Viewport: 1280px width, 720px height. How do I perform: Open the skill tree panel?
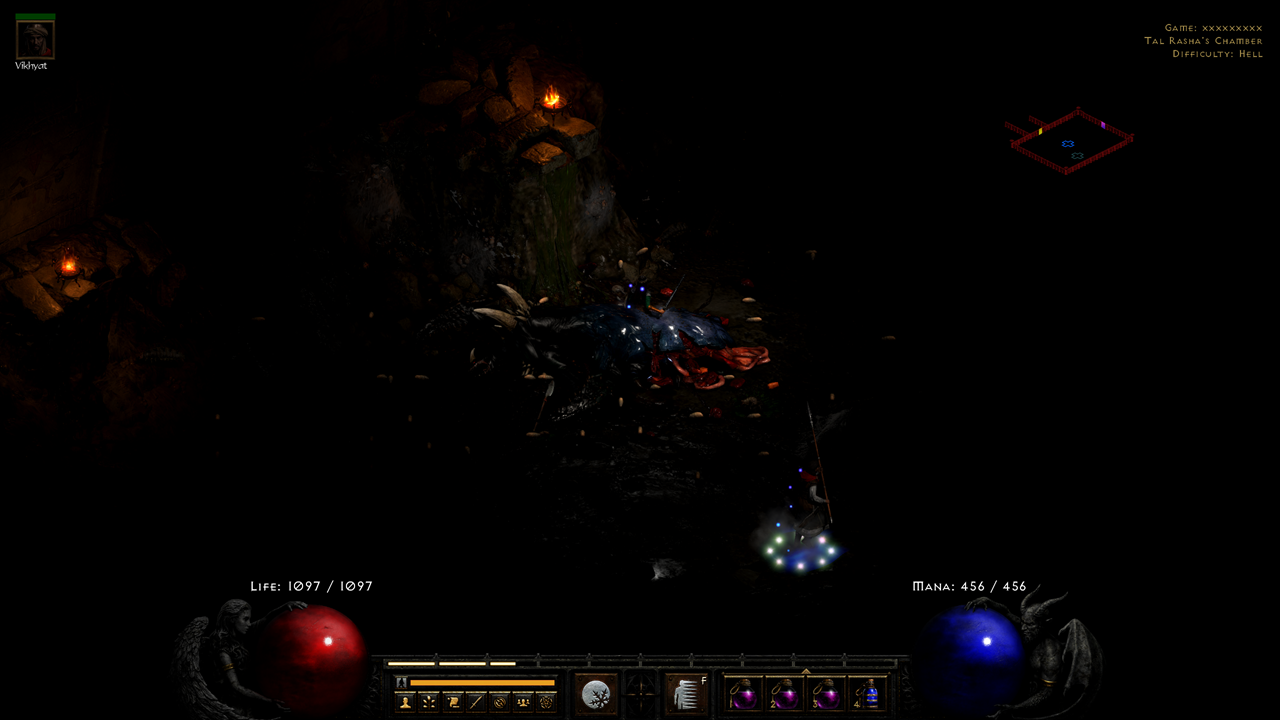[428, 700]
